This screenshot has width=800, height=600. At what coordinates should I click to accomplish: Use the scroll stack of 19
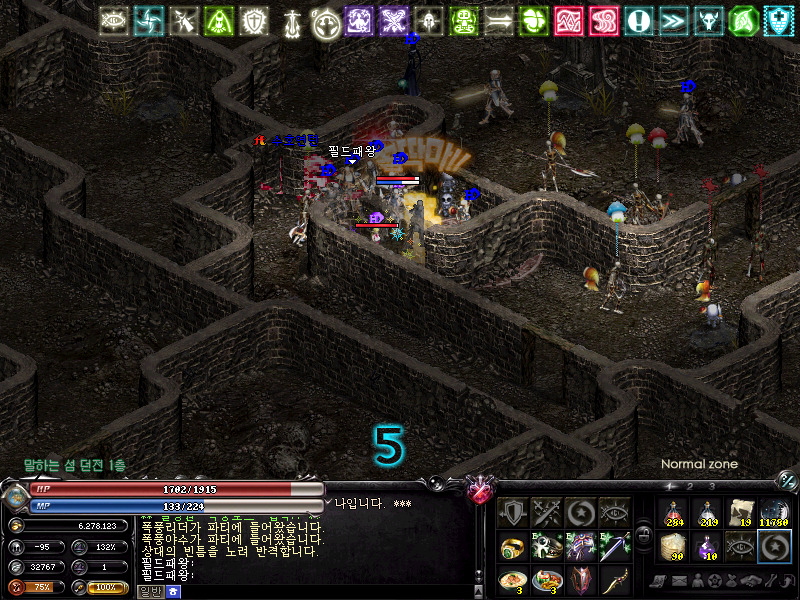click(742, 512)
